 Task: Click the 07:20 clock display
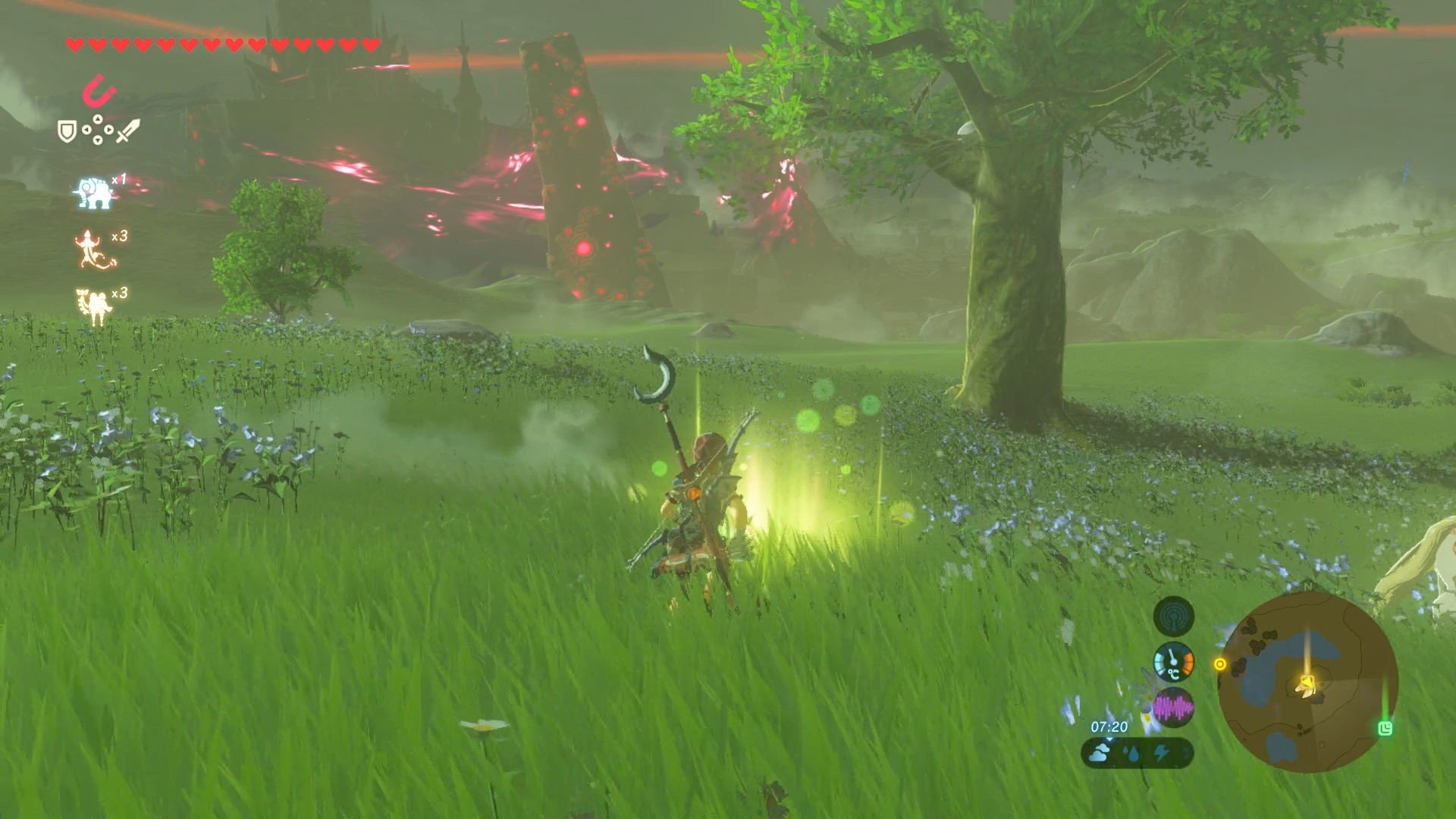pos(1109,726)
